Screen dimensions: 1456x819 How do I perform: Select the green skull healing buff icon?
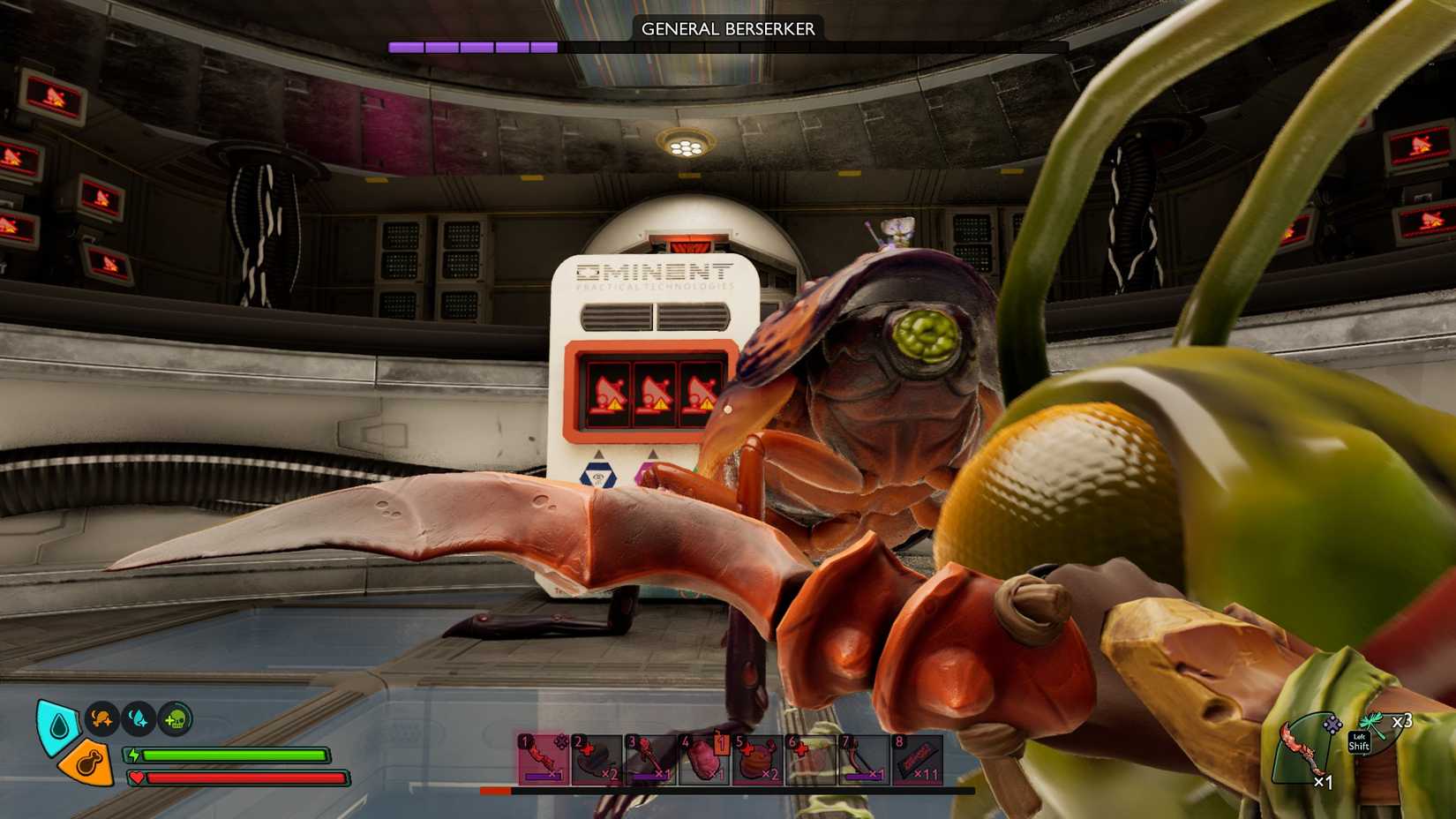tap(175, 719)
